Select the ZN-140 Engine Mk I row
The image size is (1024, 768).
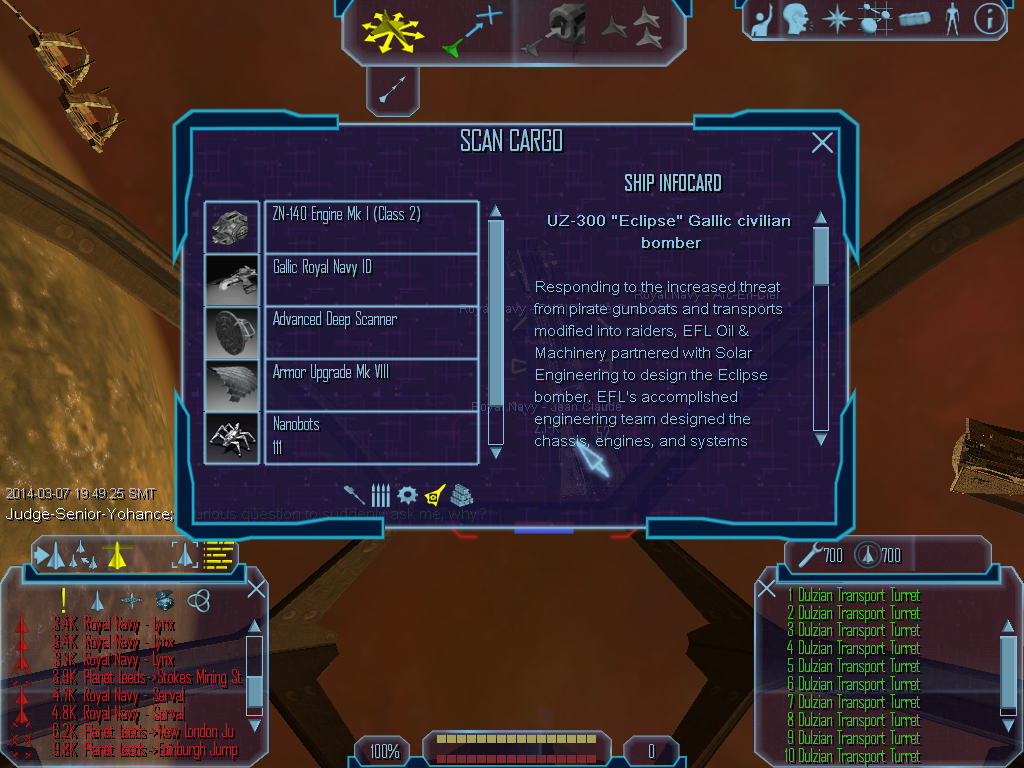pos(371,227)
